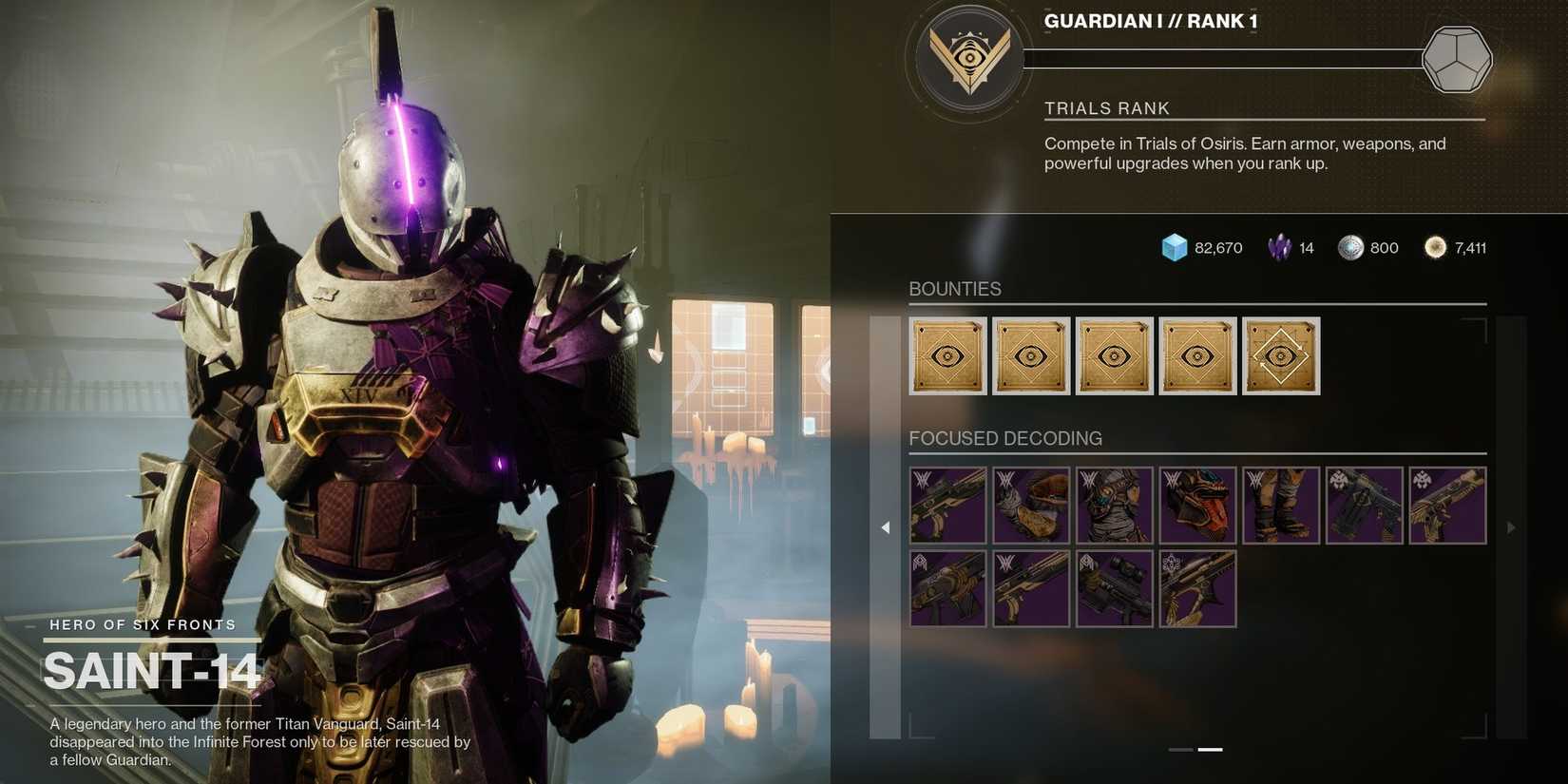Pick the red Trials helmet item

(x=1197, y=506)
